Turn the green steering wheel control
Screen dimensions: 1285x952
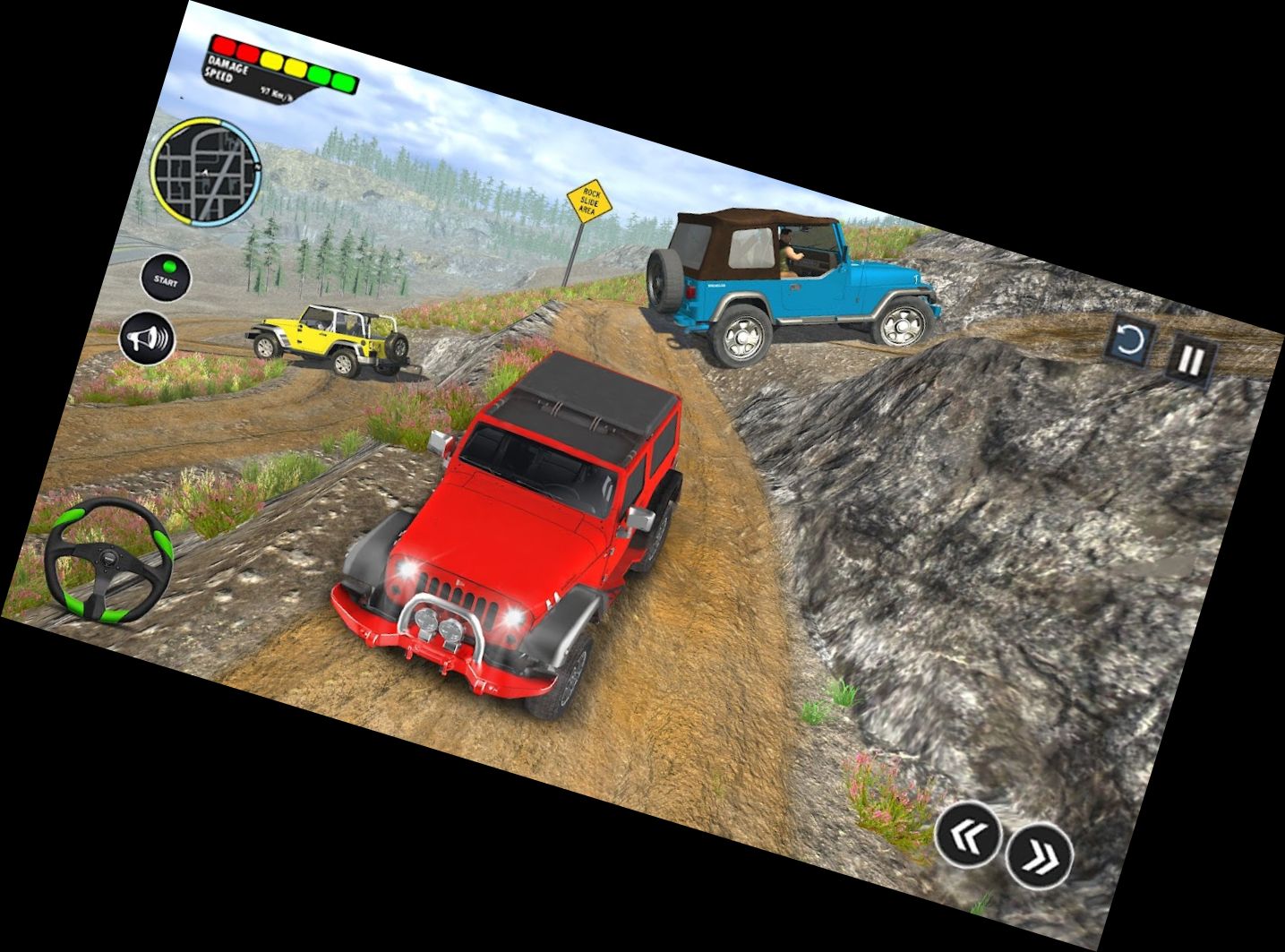click(x=109, y=561)
